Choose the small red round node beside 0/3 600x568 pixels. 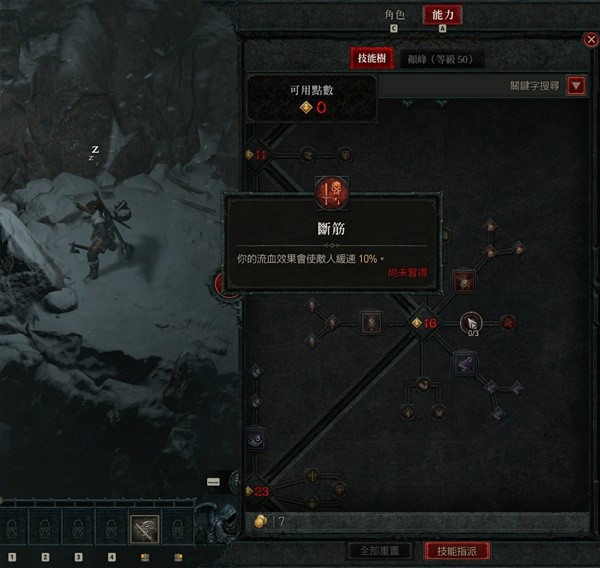(508, 322)
